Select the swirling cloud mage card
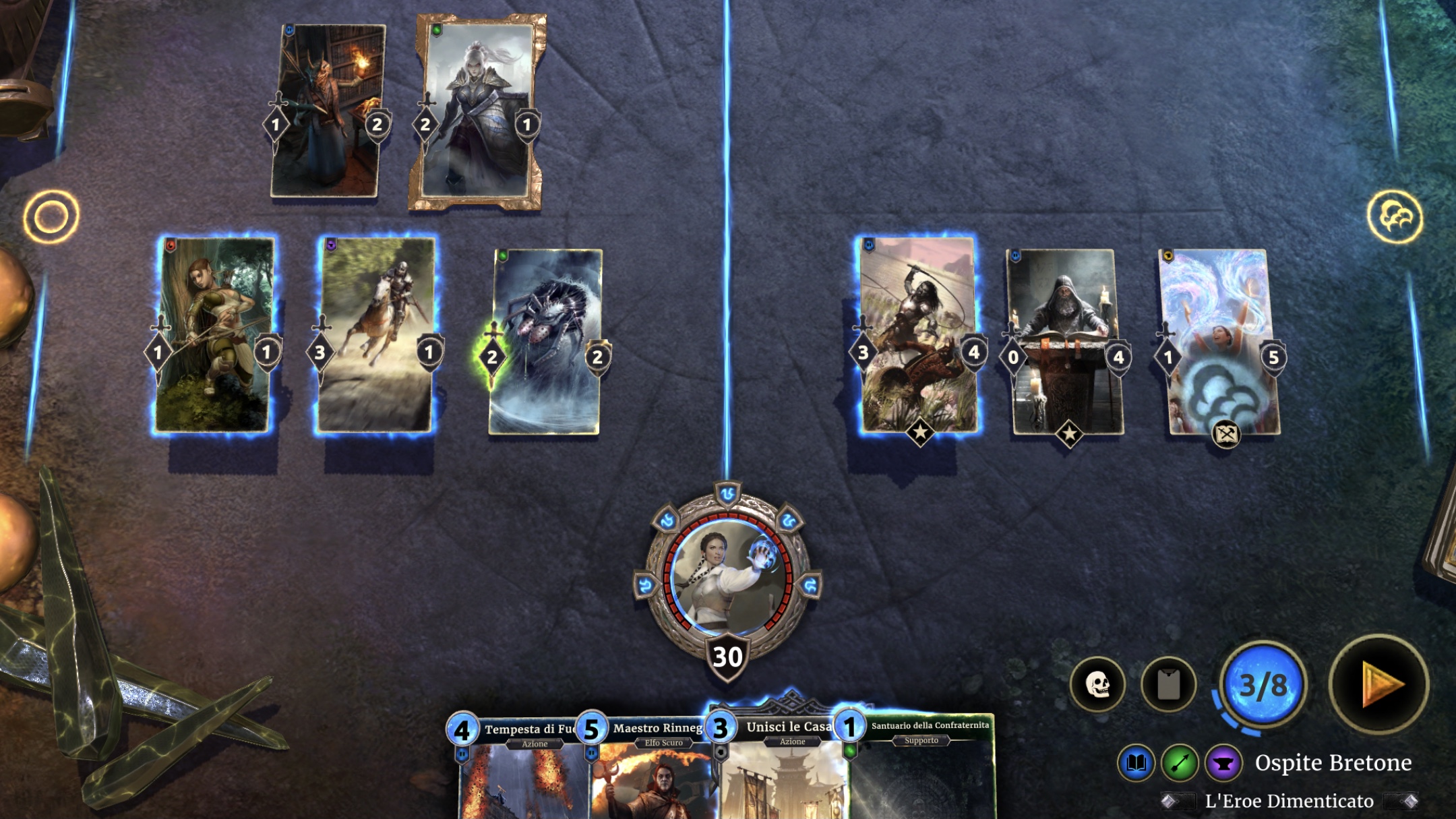 (1219, 342)
